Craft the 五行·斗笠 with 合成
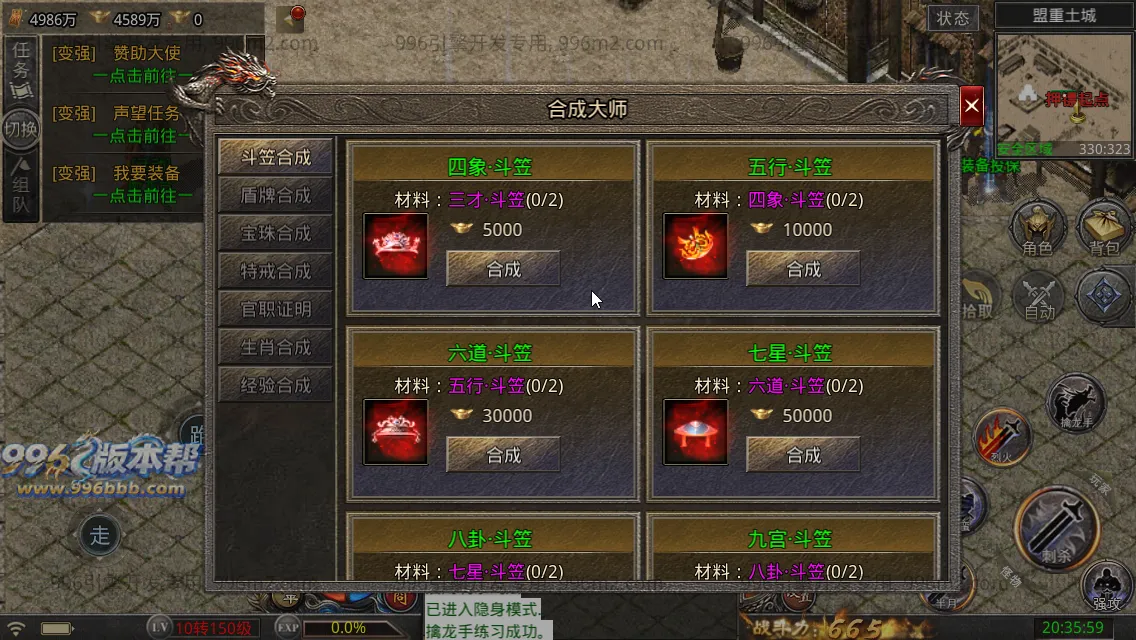 tap(803, 269)
